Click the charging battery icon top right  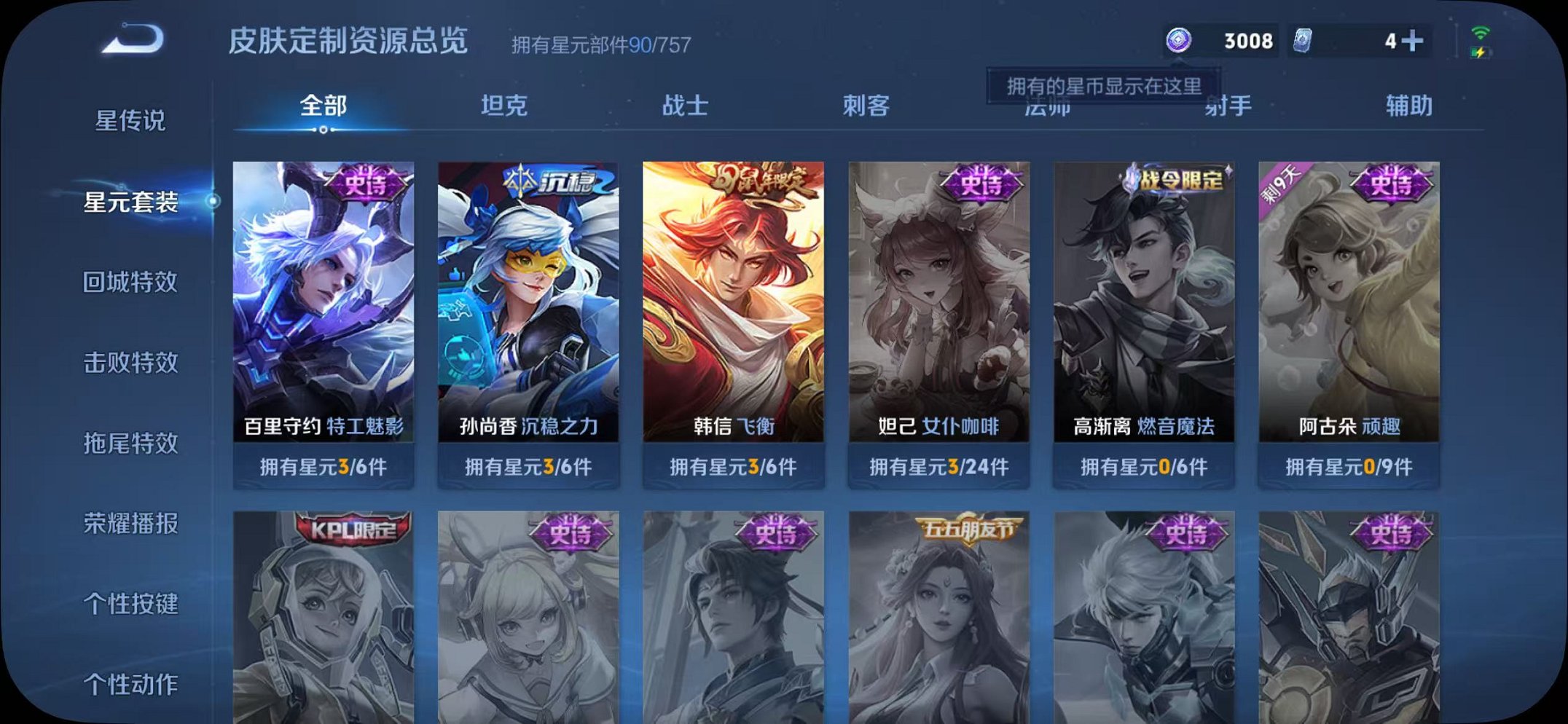1480,52
